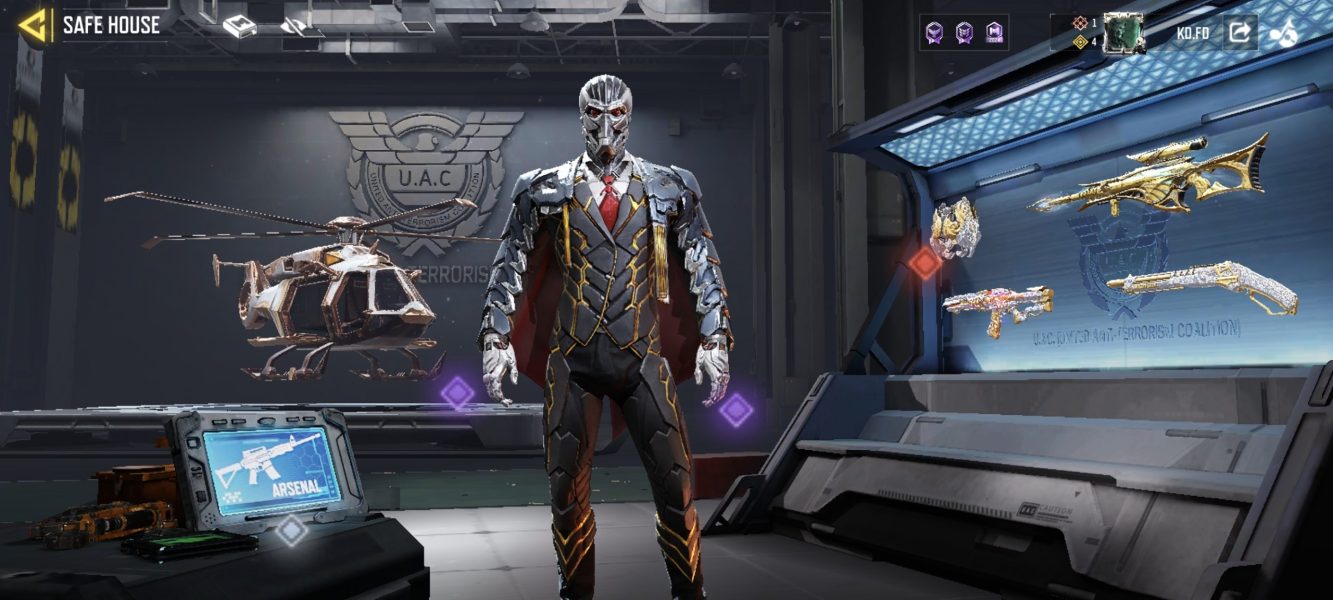Select the red diamond marker by the weapon display
The height and width of the screenshot is (600, 1333).
925,263
